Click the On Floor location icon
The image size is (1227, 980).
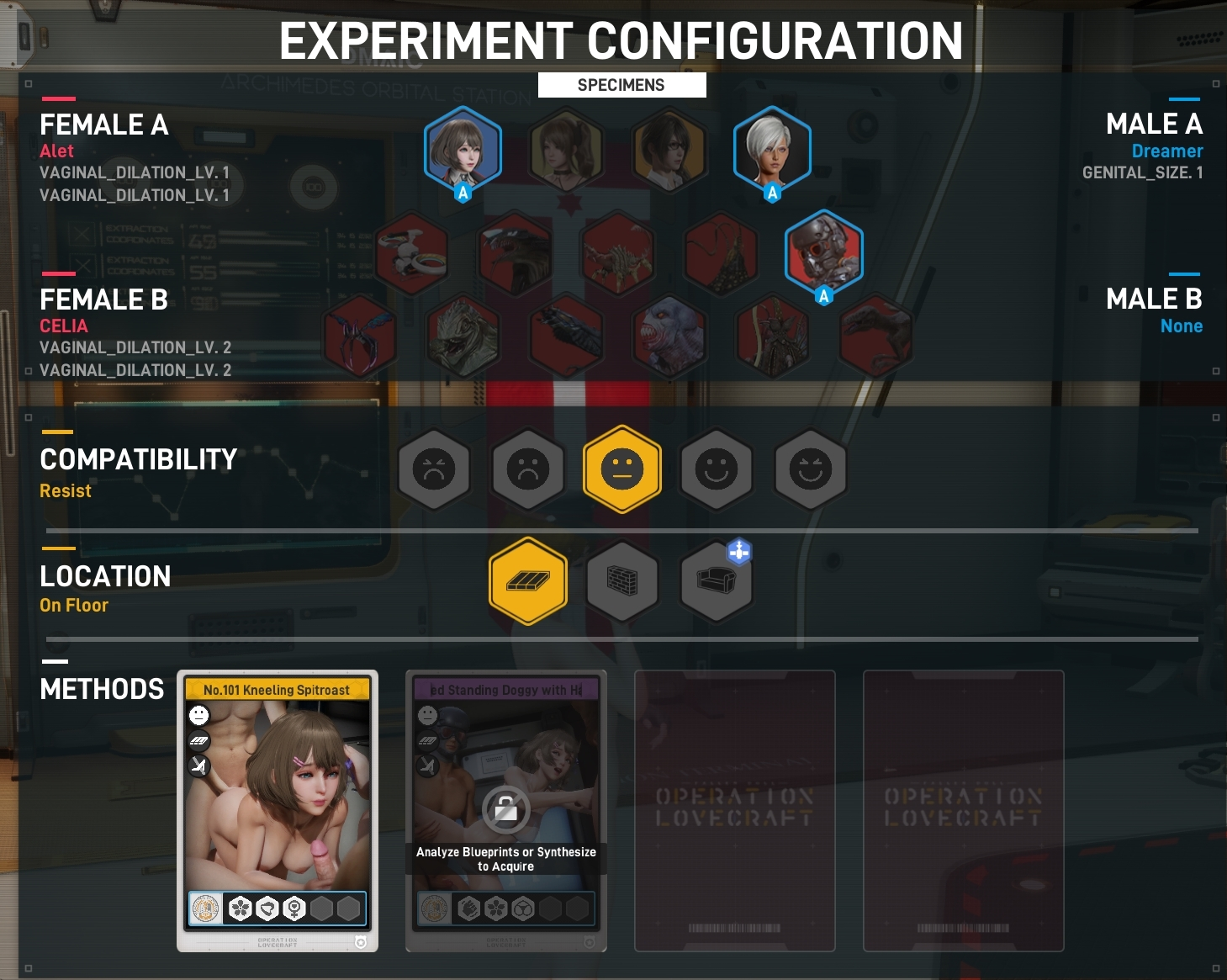tap(528, 581)
